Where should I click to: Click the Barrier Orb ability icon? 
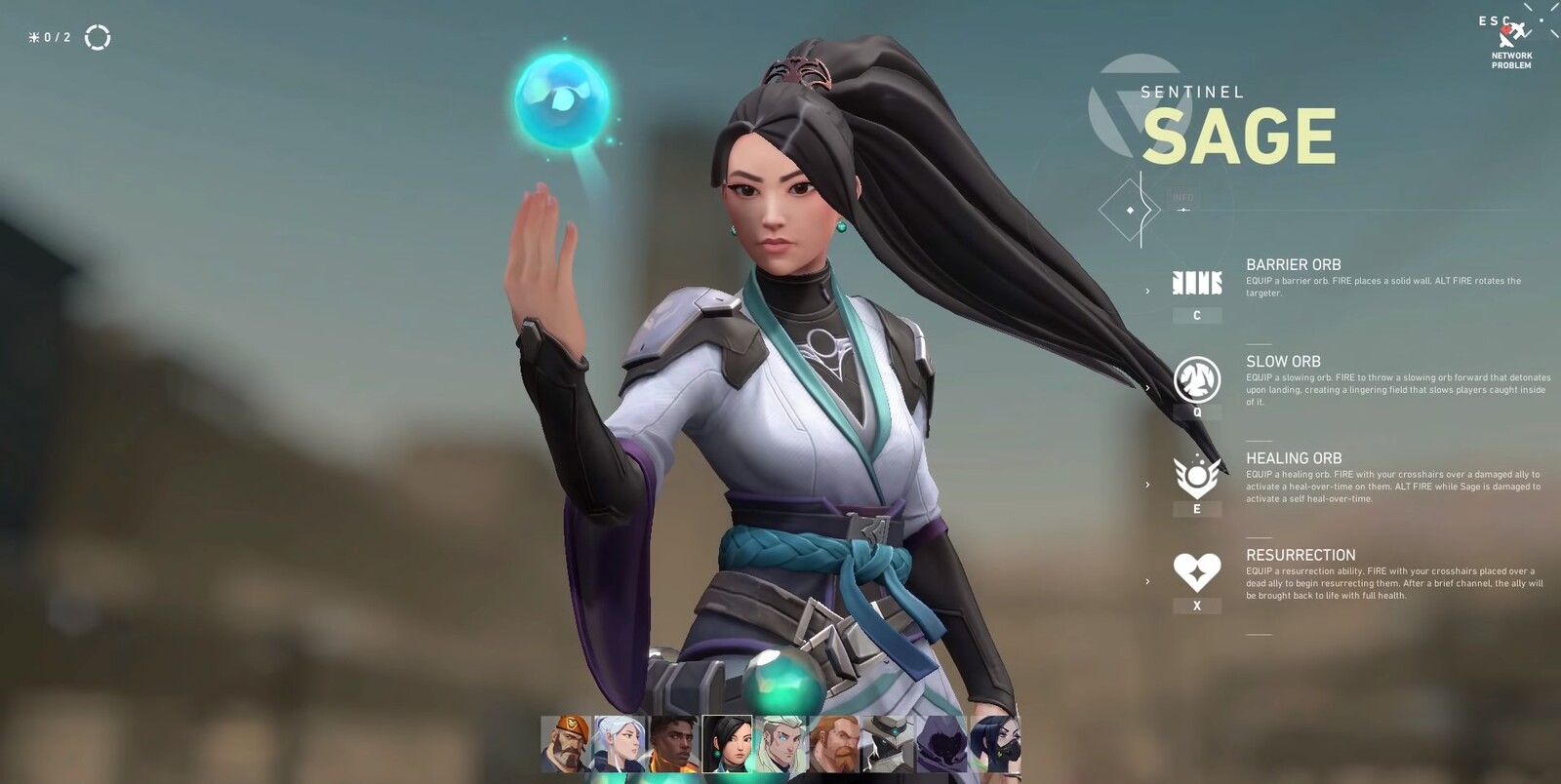click(1198, 284)
